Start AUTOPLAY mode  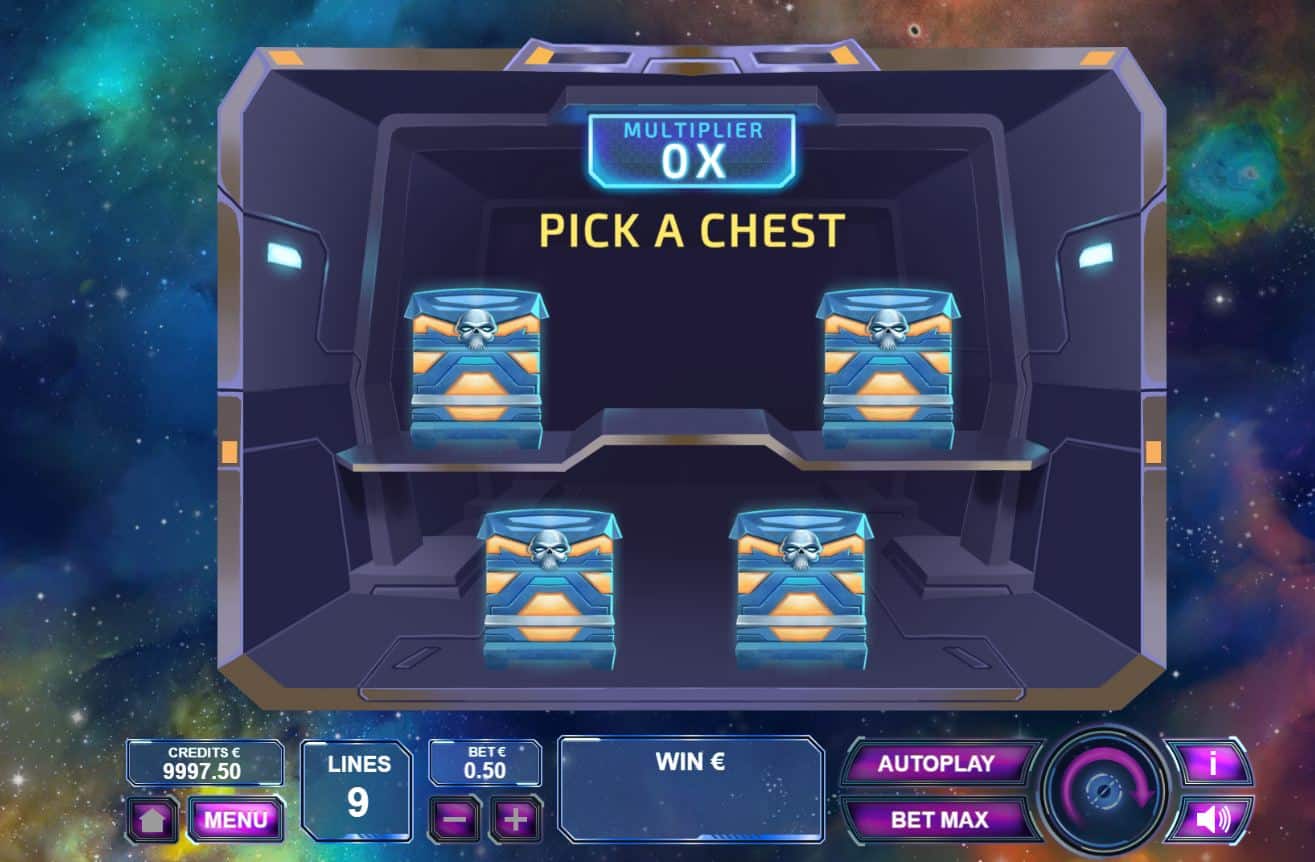click(x=936, y=764)
